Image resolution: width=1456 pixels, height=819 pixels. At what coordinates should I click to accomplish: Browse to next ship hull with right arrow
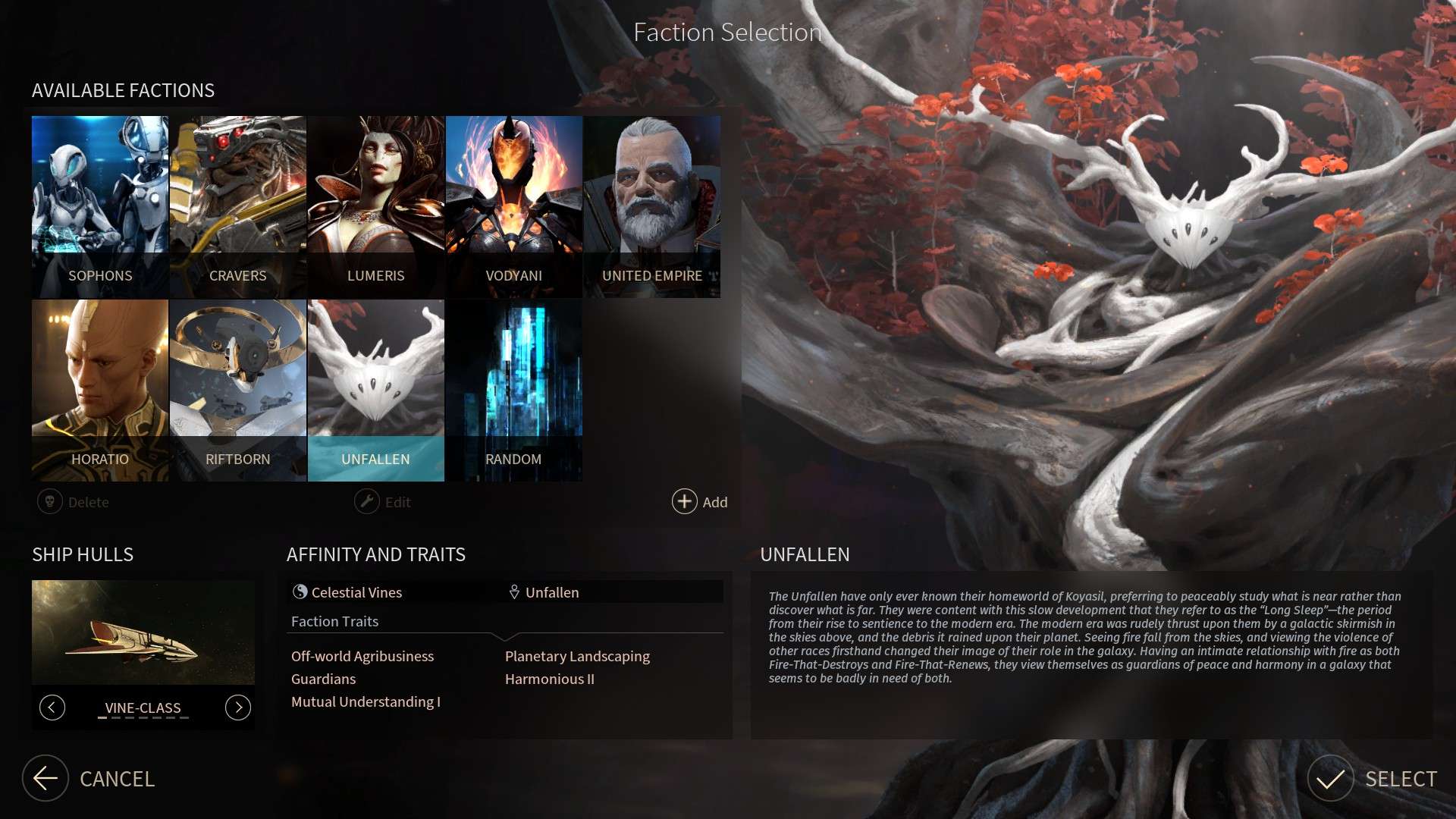237,707
